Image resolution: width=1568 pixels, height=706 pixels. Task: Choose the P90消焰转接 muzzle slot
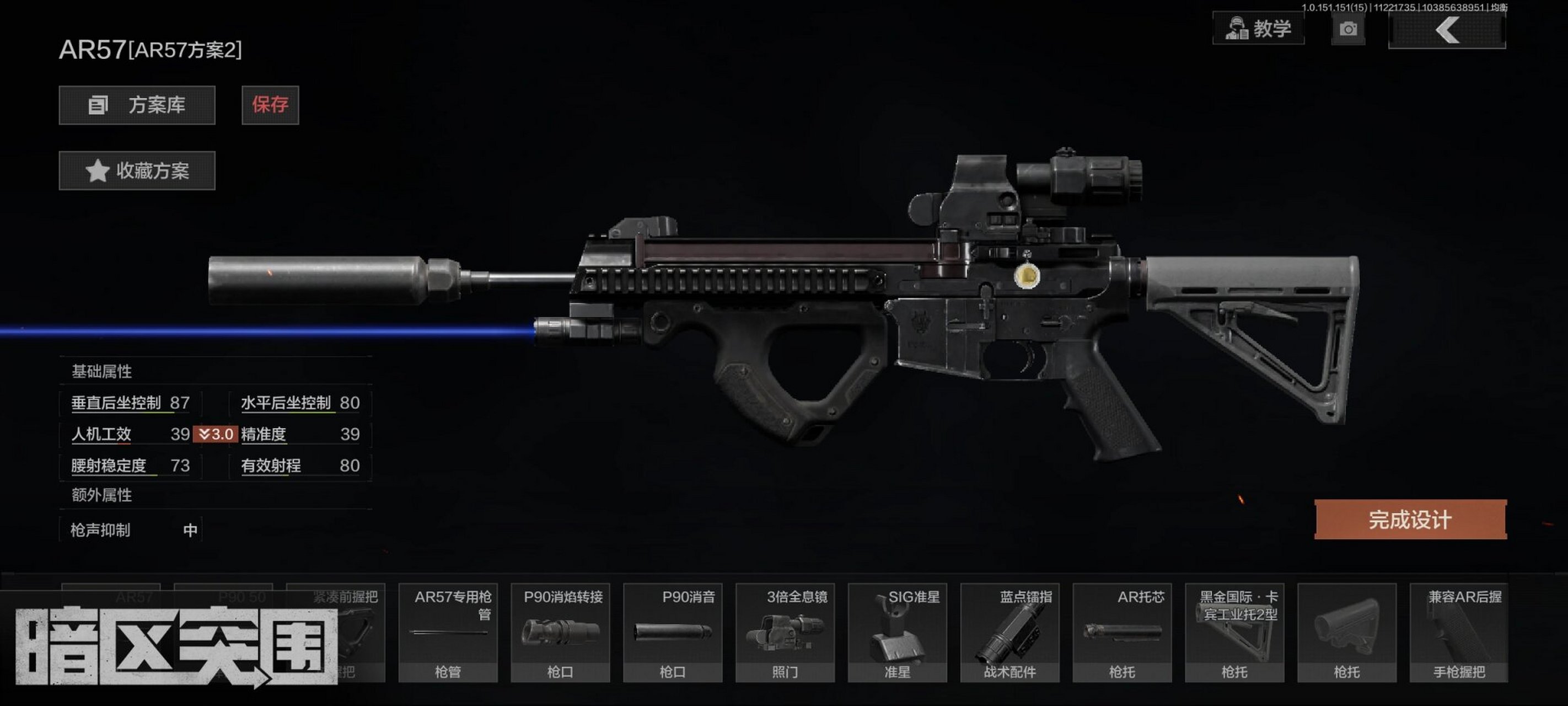[560, 632]
